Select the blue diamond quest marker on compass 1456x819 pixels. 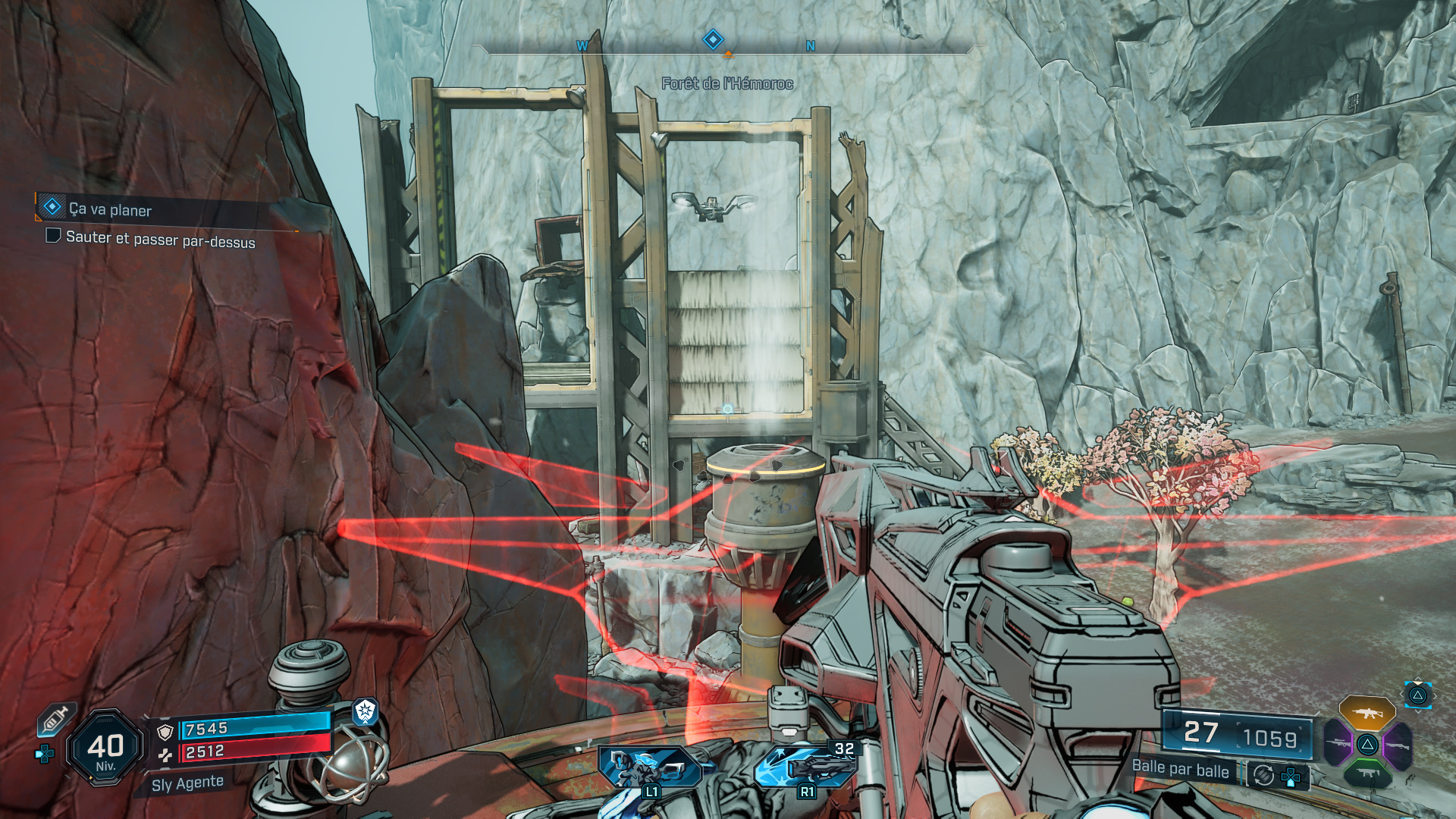(x=713, y=39)
